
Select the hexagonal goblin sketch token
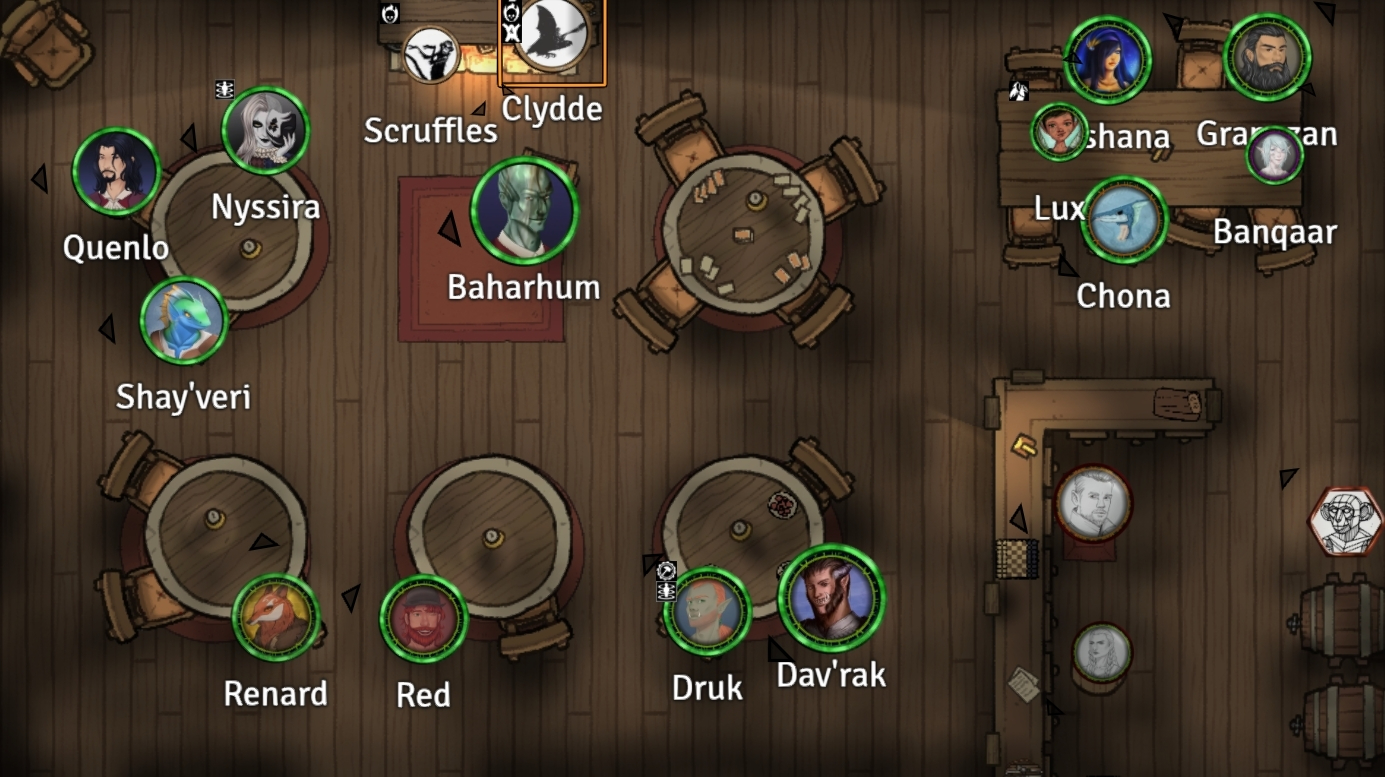pyautogui.click(x=1347, y=521)
